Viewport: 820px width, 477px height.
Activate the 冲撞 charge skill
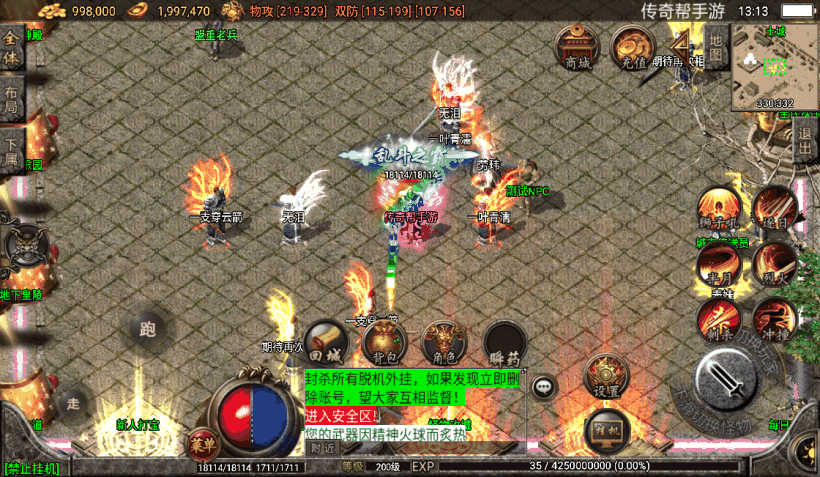(x=773, y=318)
